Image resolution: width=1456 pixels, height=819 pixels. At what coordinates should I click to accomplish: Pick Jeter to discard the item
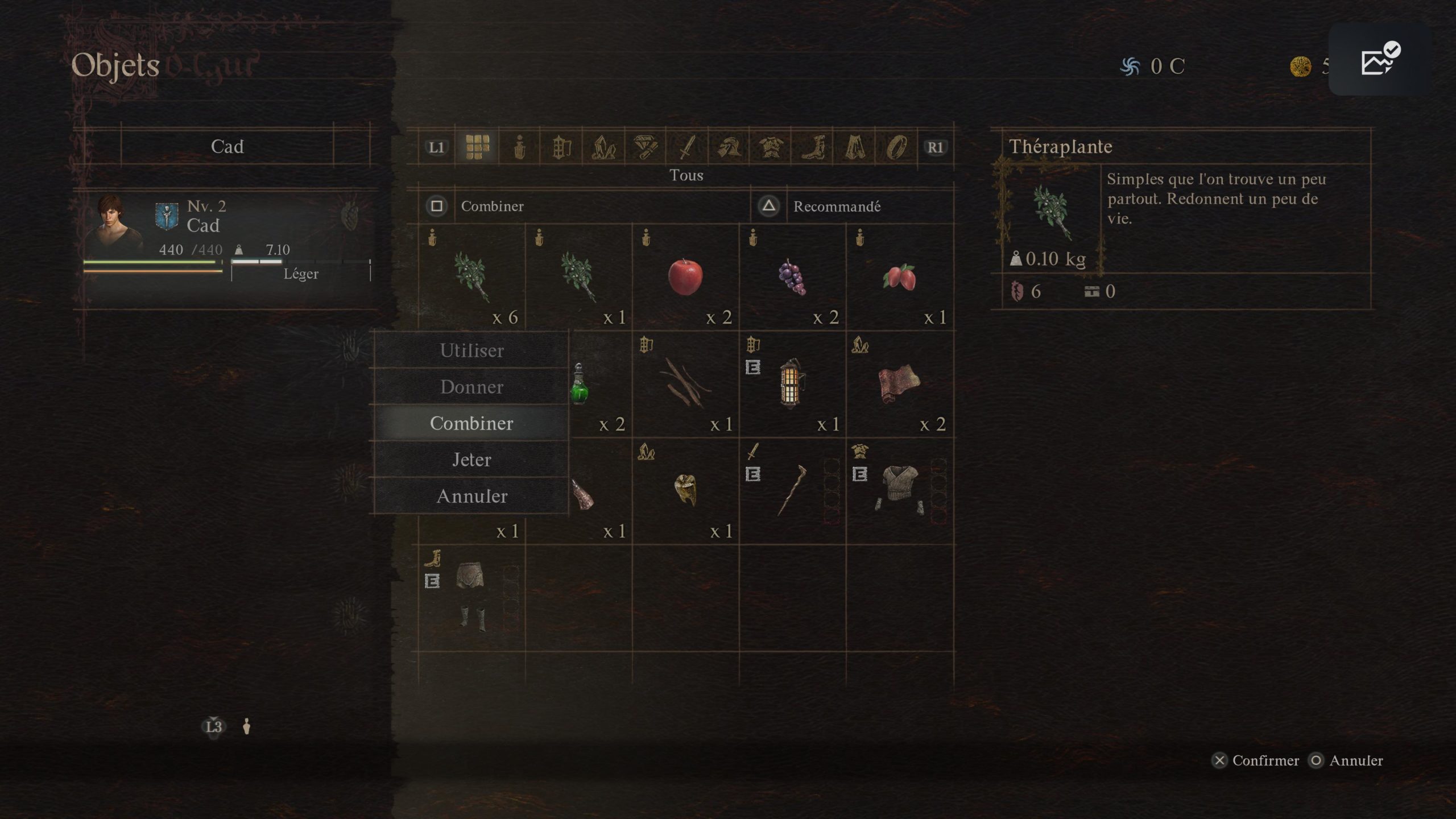point(471,460)
